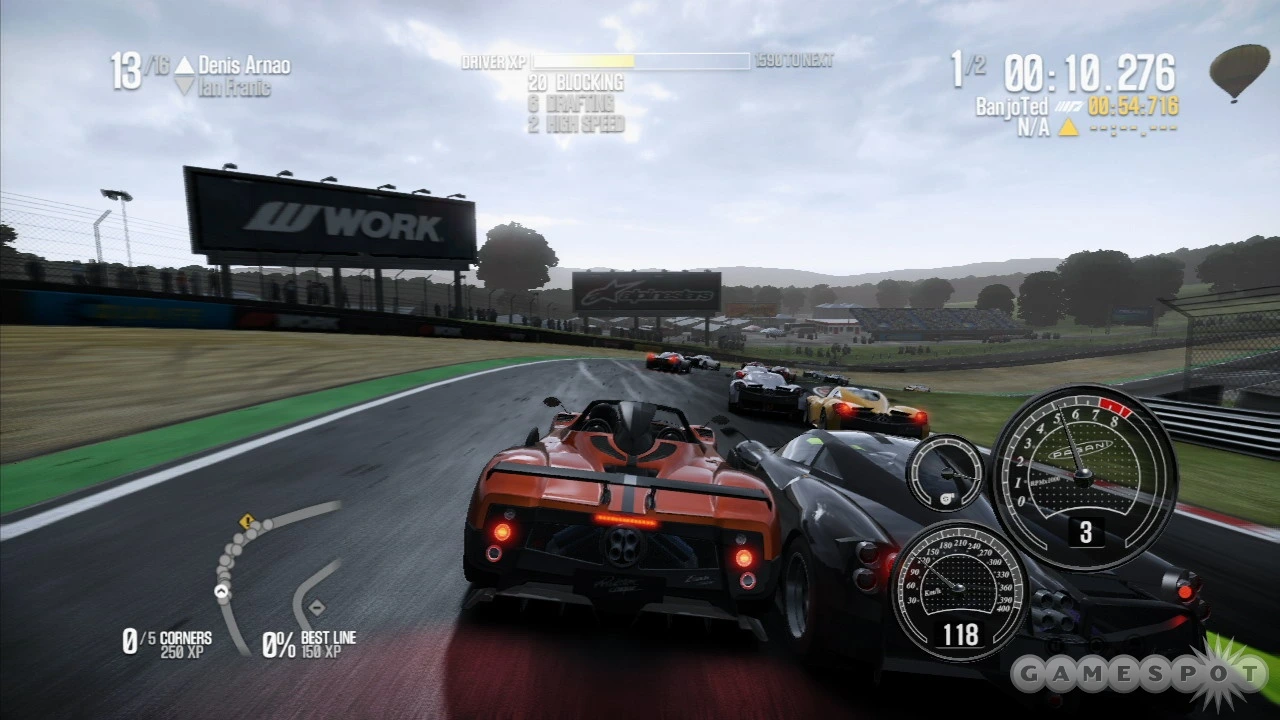Open the 0% BEST LINE 150 XP stat
This screenshot has width=1280, height=720.
point(310,642)
